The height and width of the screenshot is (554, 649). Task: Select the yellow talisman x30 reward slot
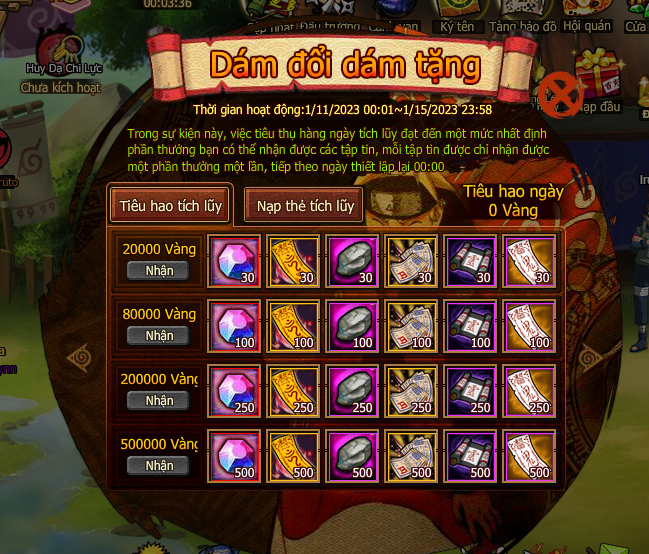(x=294, y=261)
